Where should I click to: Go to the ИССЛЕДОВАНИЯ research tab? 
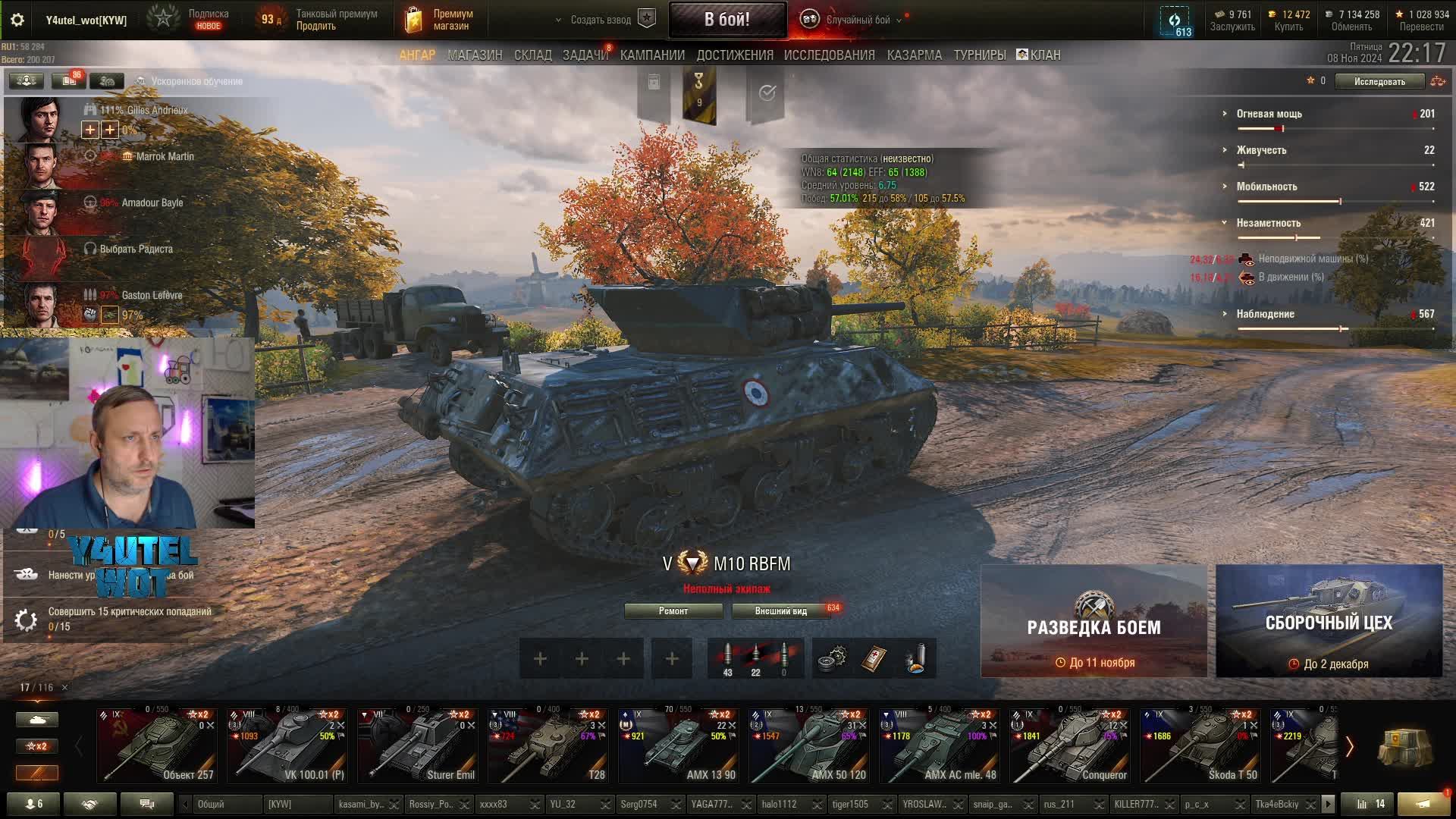tap(829, 55)
